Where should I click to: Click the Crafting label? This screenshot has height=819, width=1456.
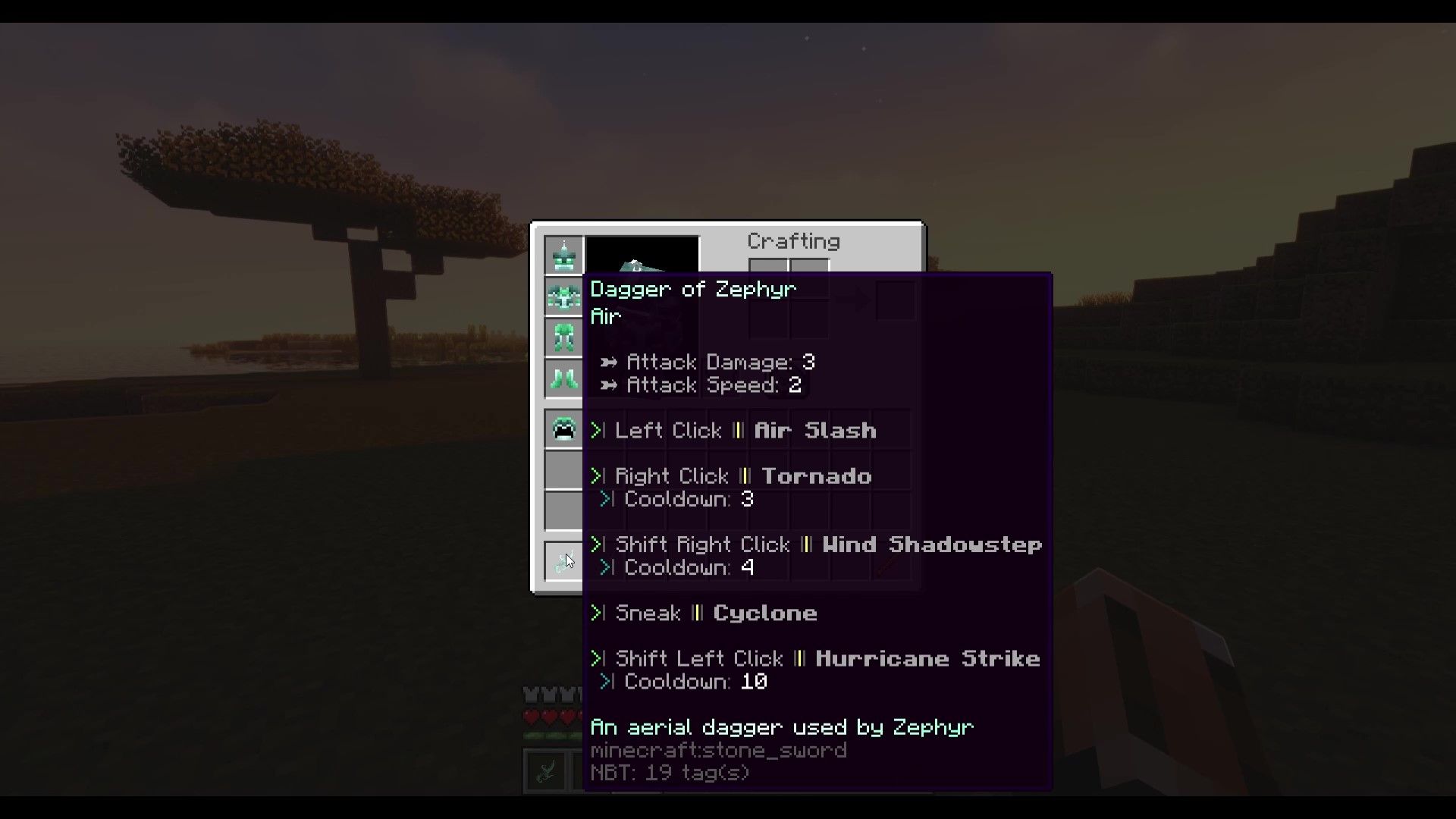pos(793,241)
